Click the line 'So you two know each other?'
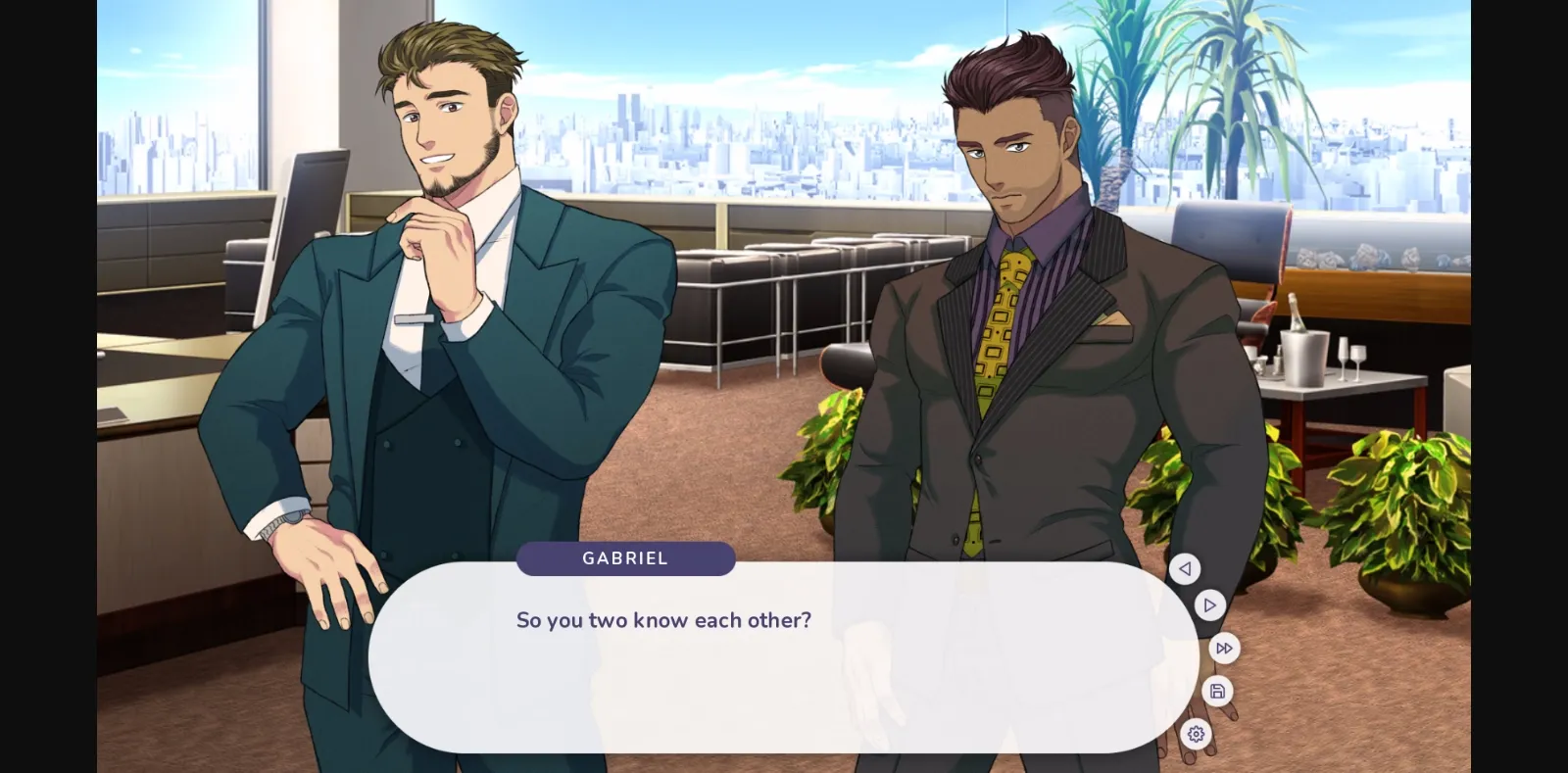1568x773 pixels. click(x=664, y=619)
